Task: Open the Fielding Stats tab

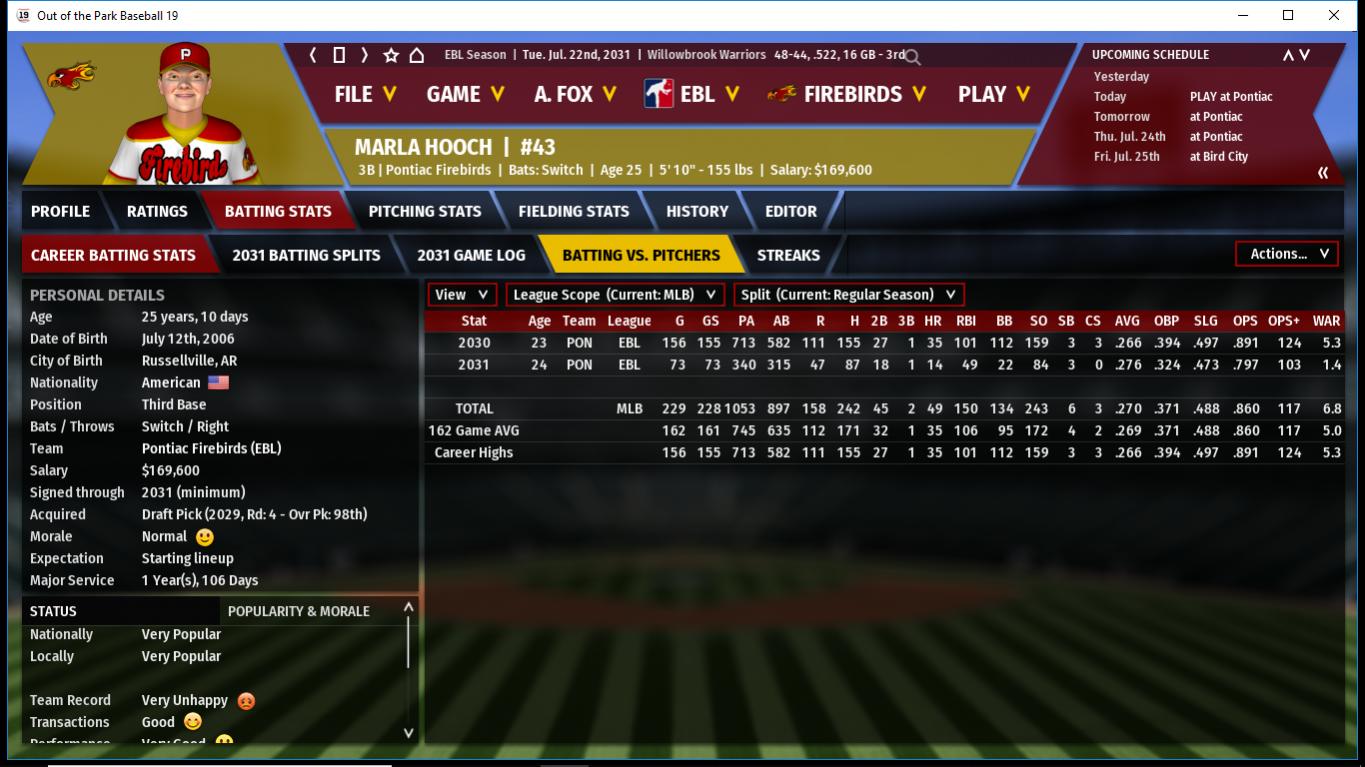Action: tap(574, 211)
